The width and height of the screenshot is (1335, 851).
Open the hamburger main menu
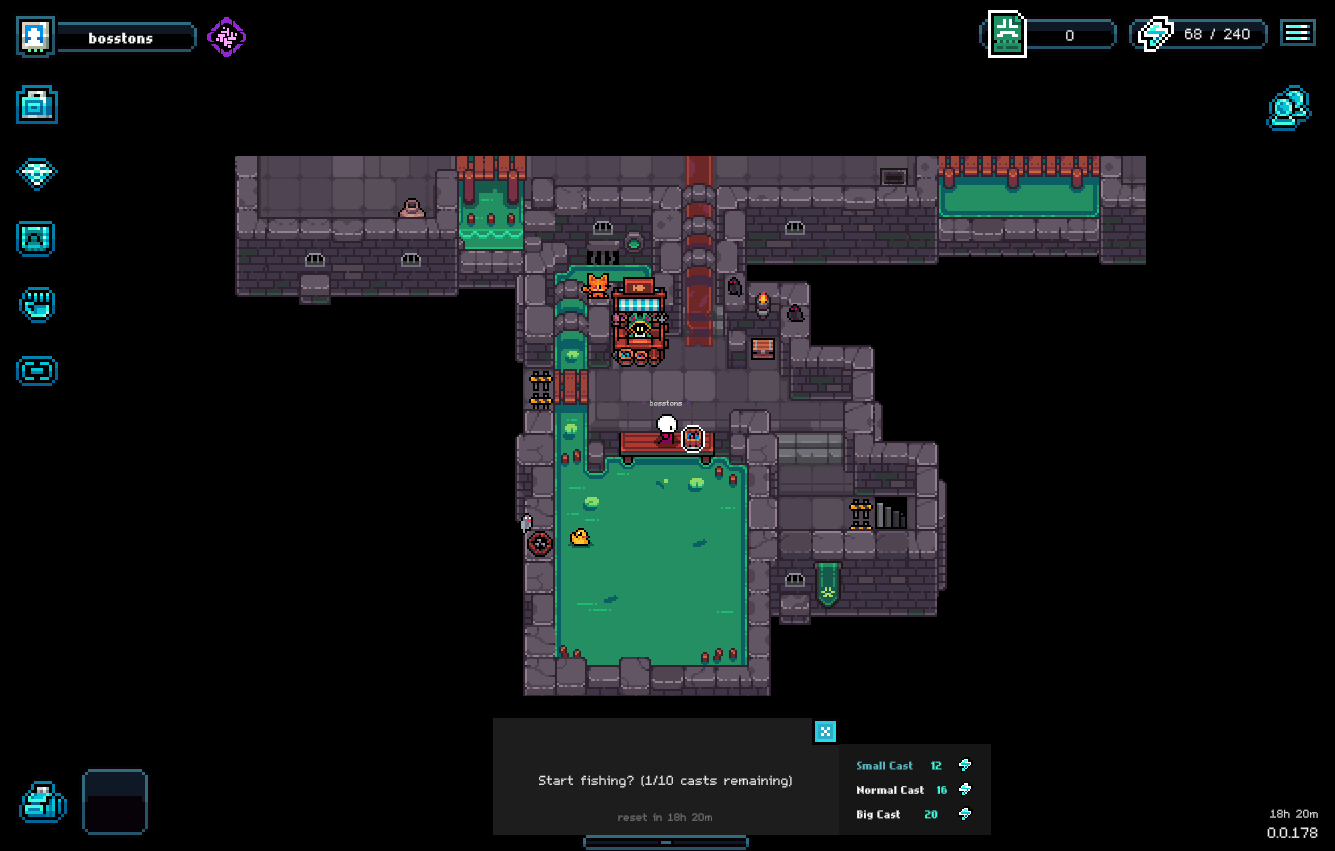[x=1297, y=33]
